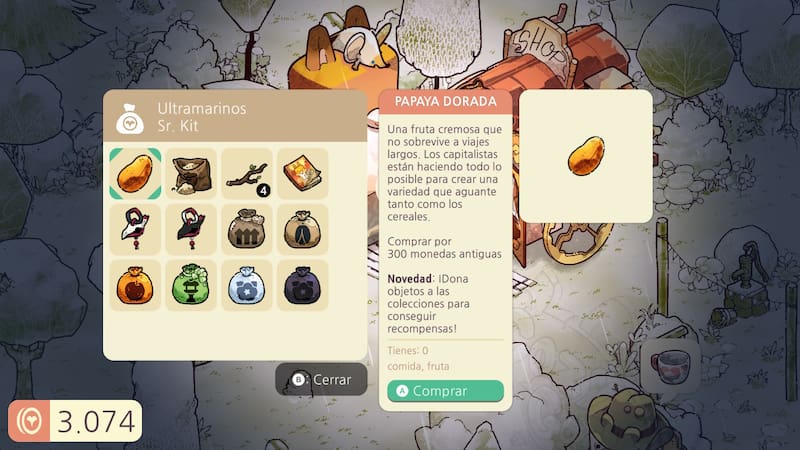
Task: Pick the black charm ornament
Action: pos(191,229)
